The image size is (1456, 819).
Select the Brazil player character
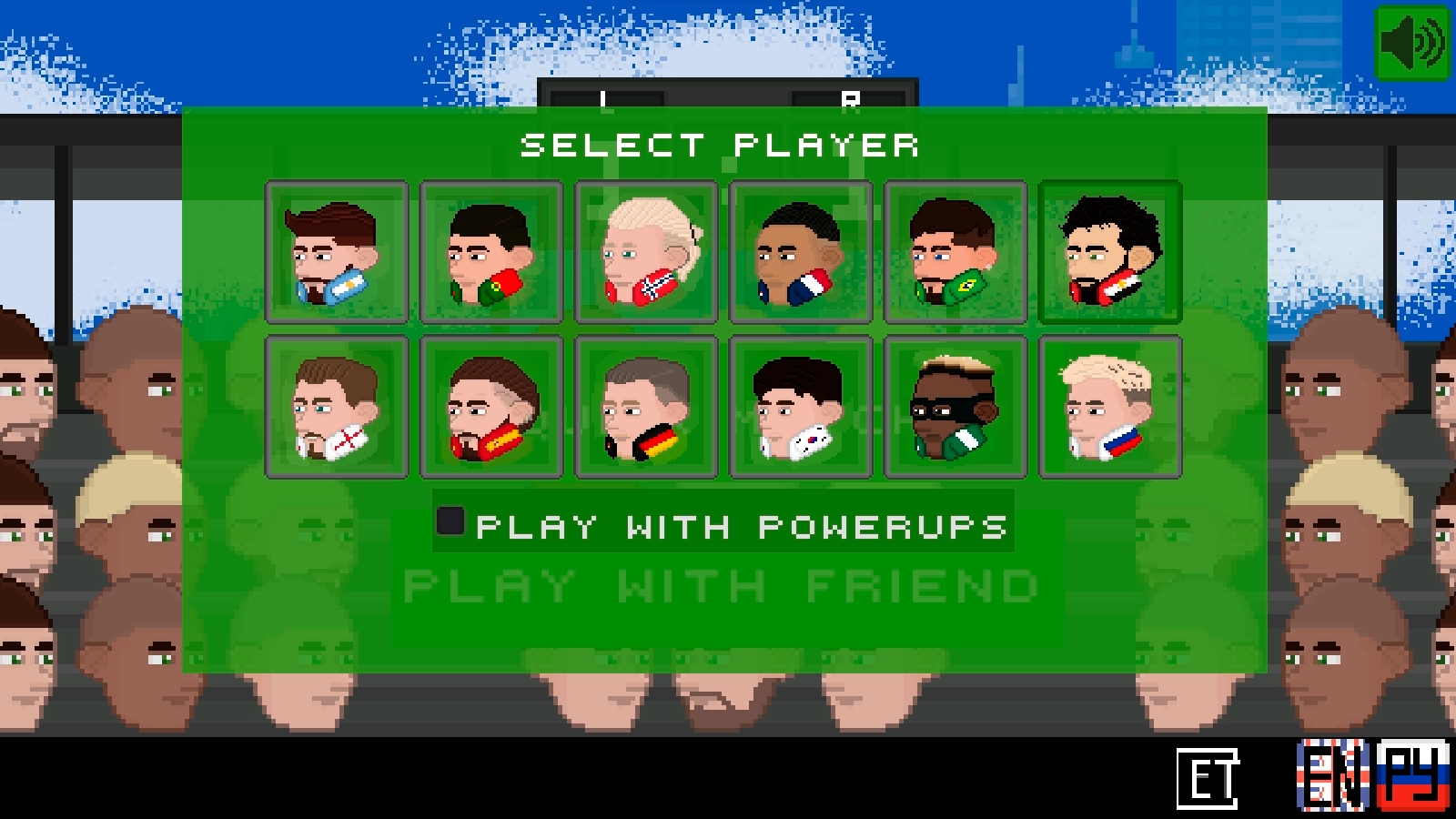click(955, 254)
